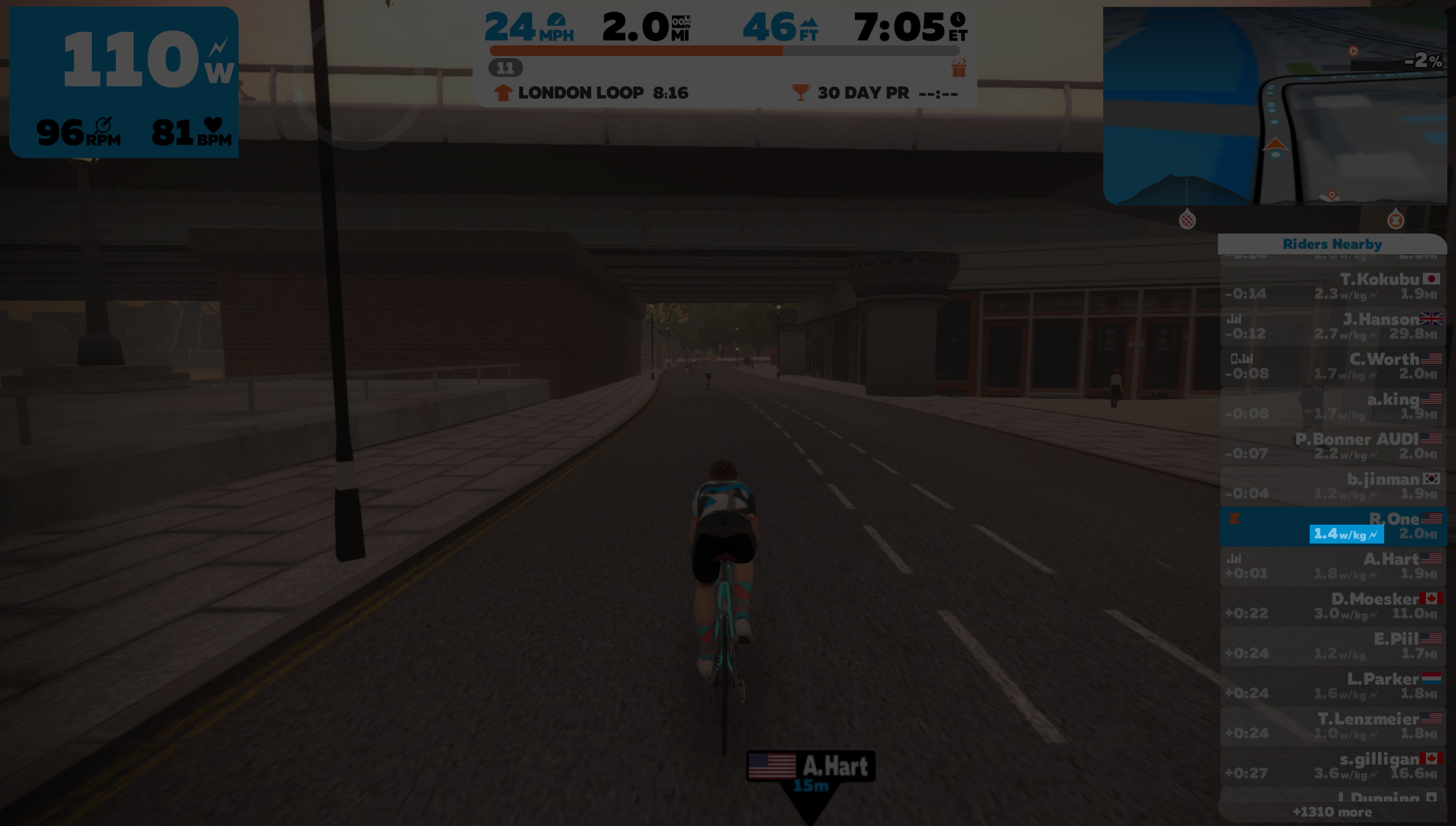Open the power watts display panel

pos(124,82)
